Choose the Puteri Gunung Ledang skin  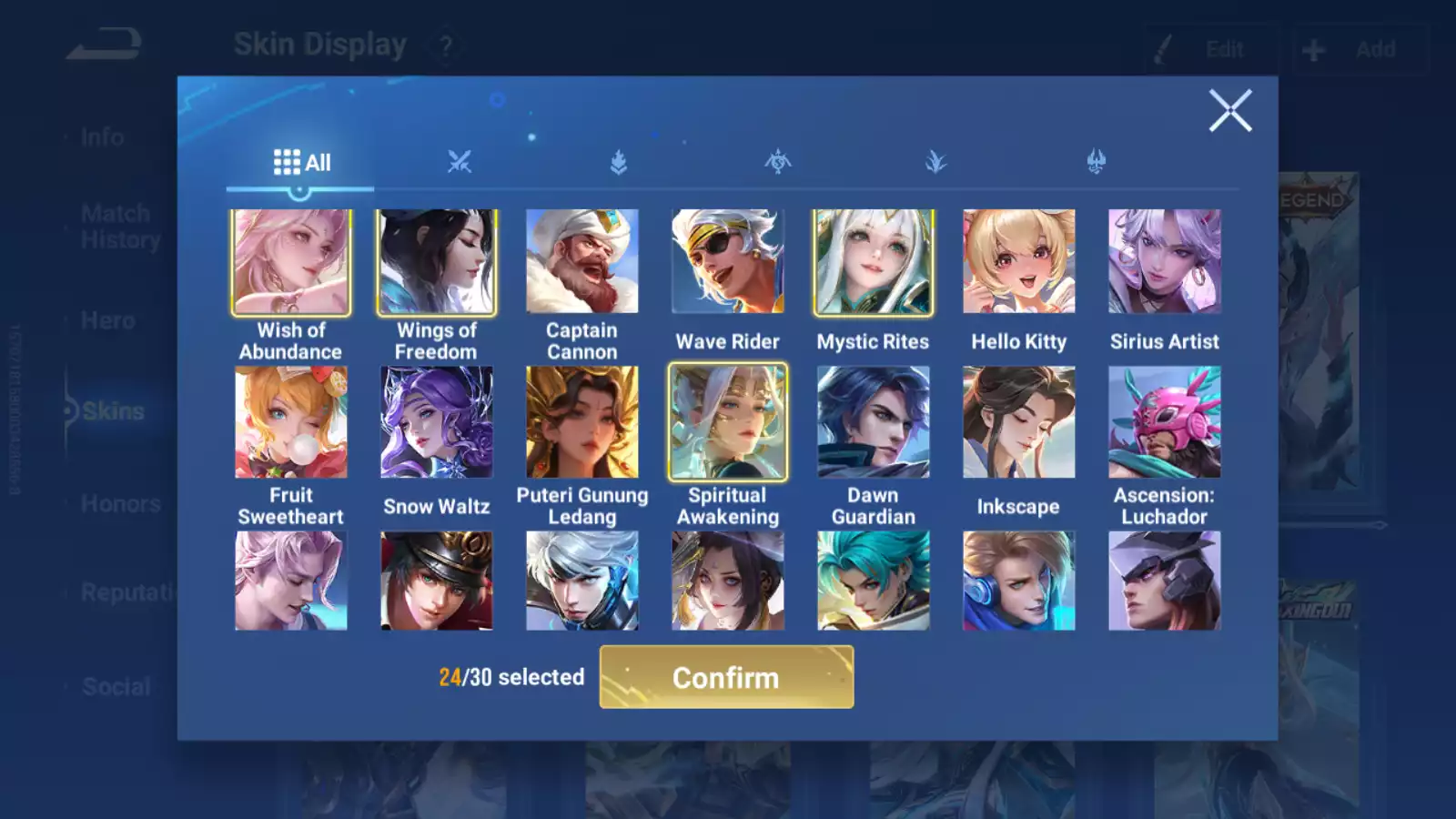click(x=582, y=422)
